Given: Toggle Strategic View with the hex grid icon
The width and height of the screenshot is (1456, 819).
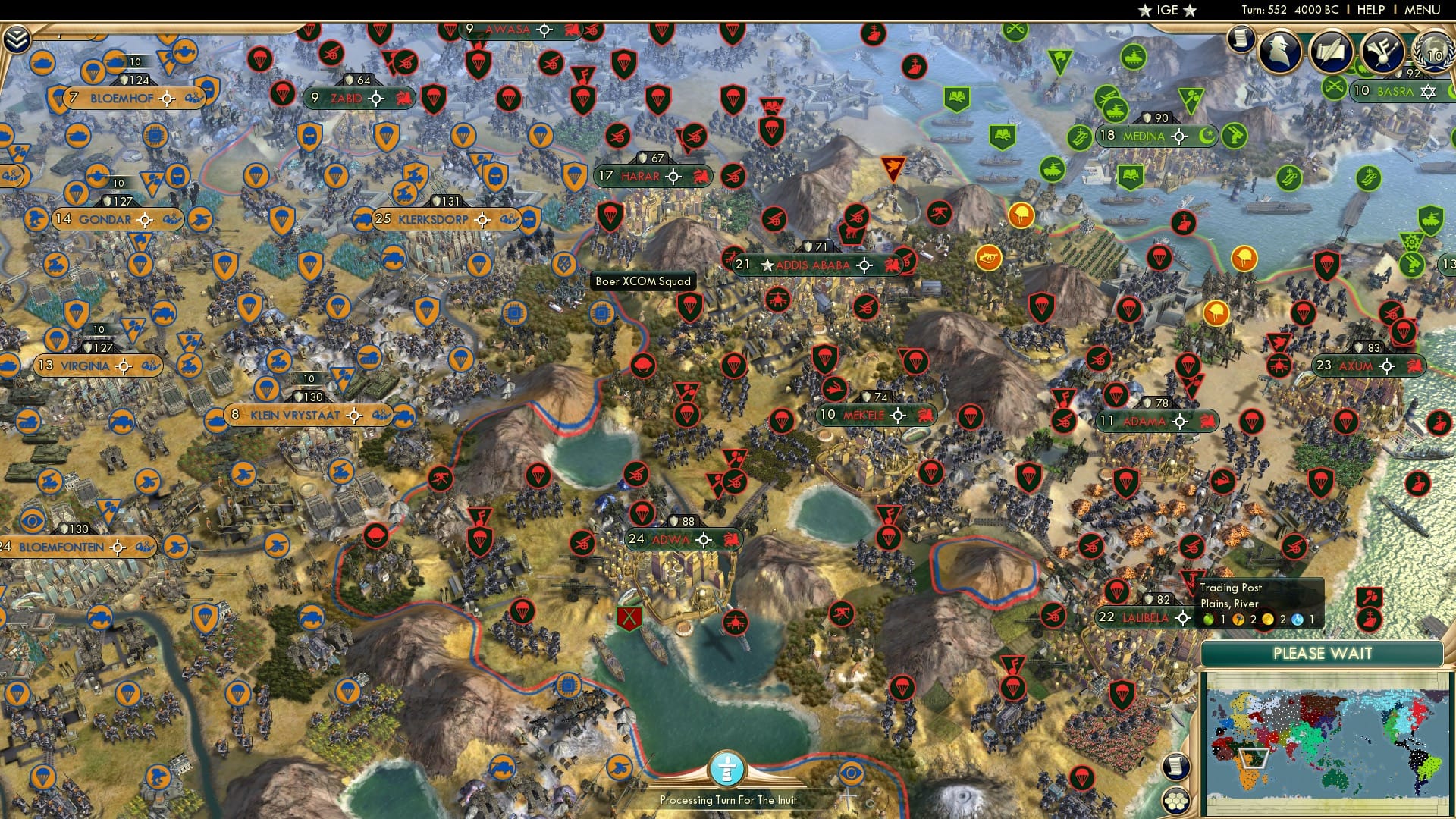Looking at the screenshot, I should (x=1177, y=799).
